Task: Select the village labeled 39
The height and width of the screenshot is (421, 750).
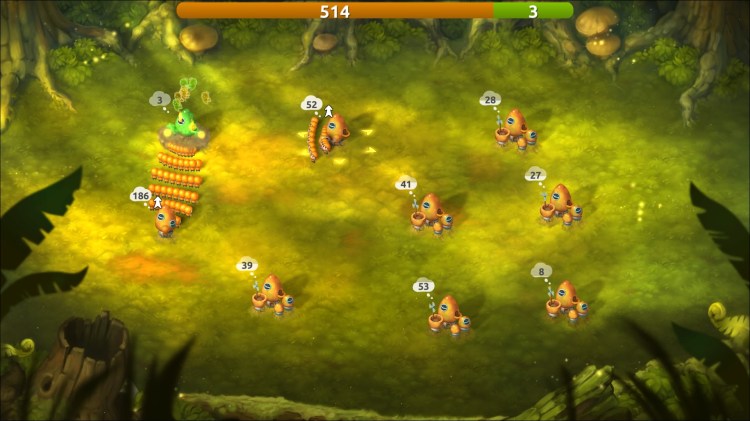Action: 272,296
